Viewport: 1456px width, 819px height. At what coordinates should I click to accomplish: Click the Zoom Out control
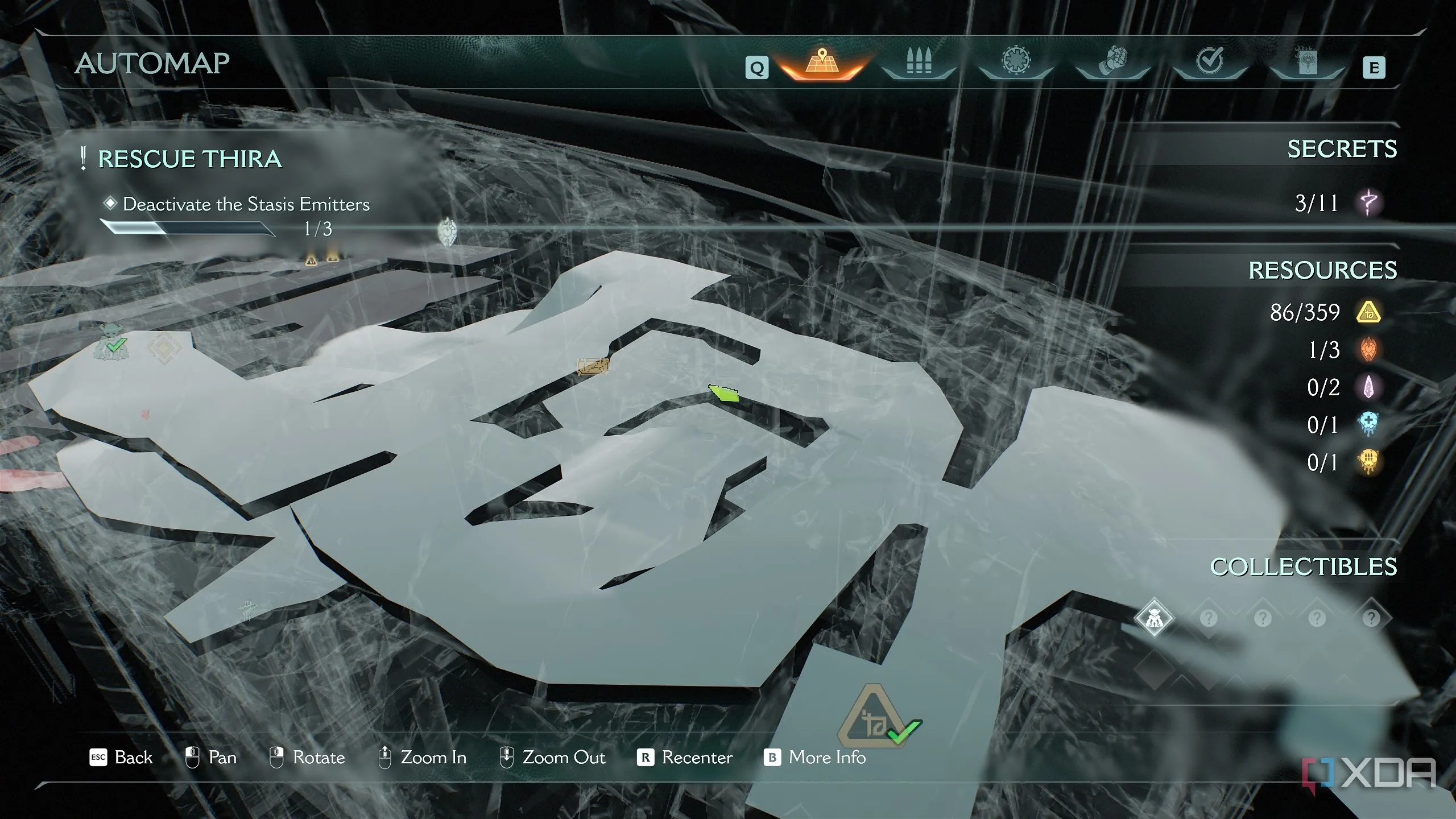(x=552, y=758)
